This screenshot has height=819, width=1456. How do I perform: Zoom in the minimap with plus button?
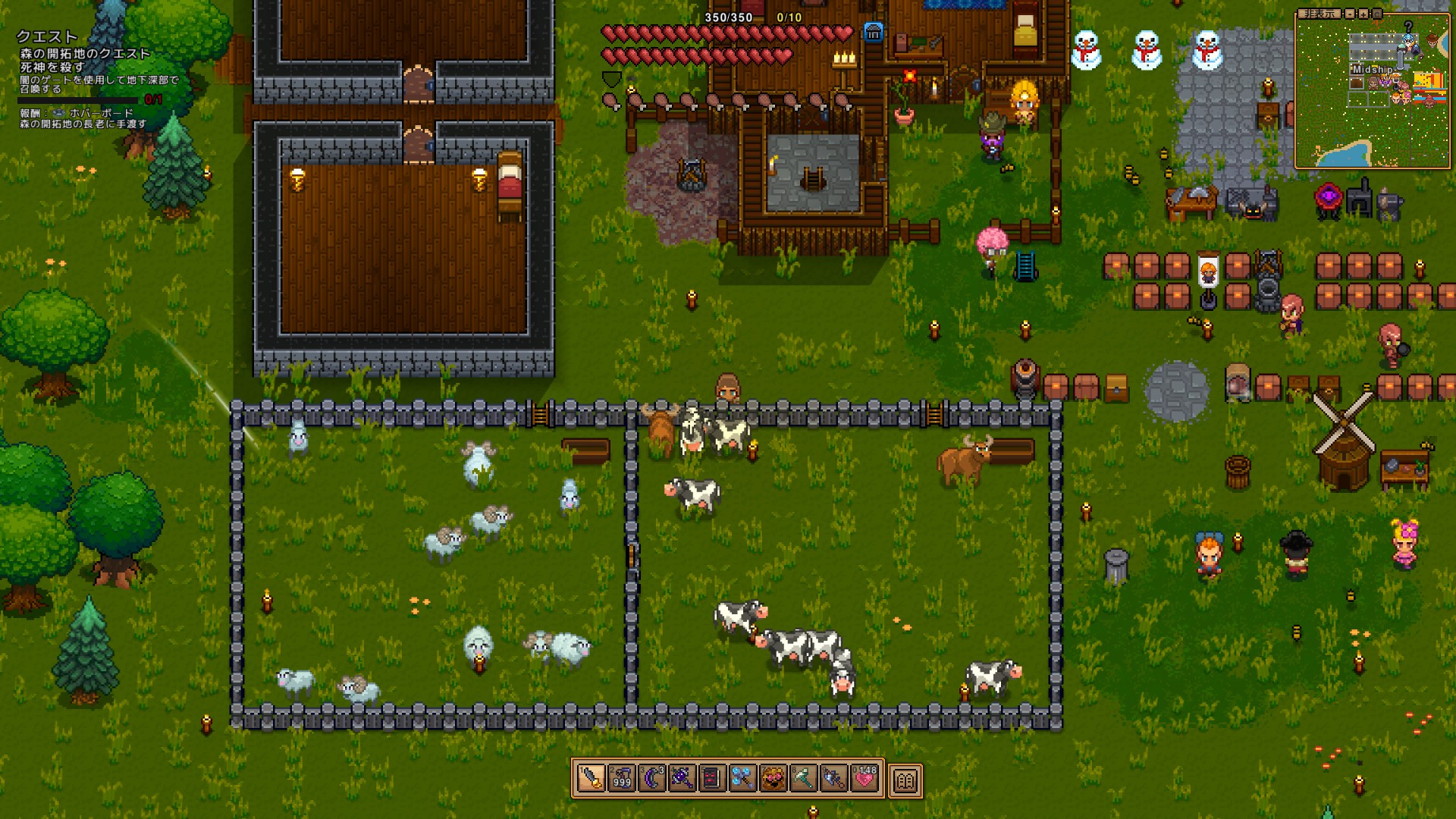pyautogui.click(x=1363, y=14)
